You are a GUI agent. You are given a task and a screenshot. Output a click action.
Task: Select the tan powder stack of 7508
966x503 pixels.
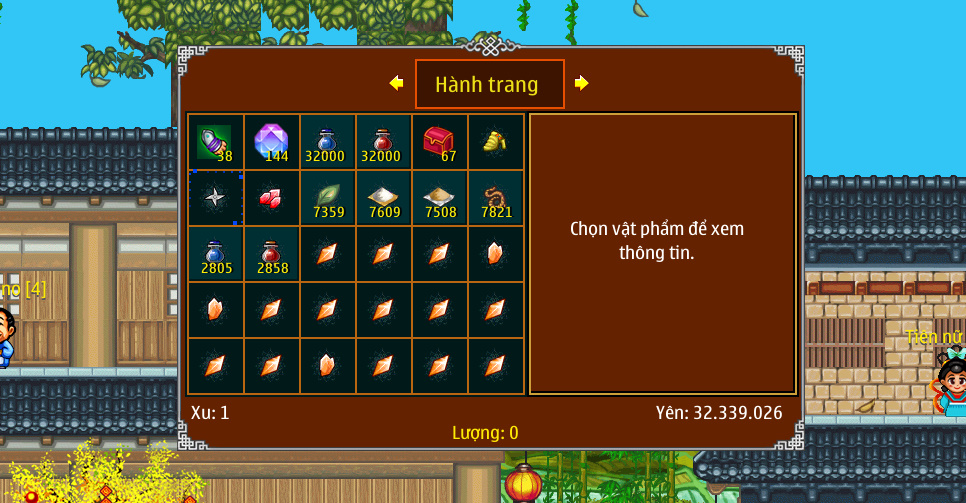point(439,198)
